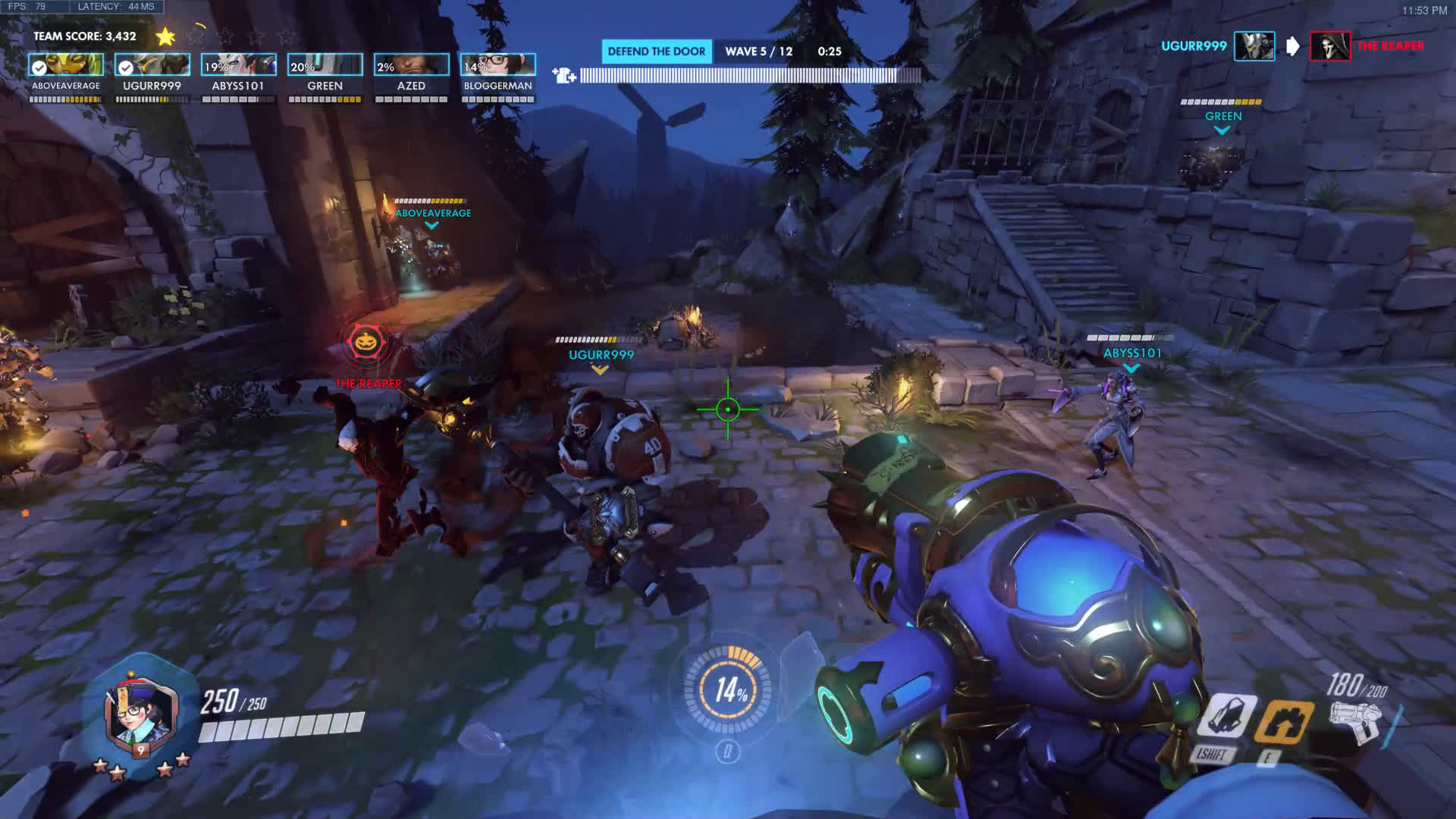Select AZED's hero portrait

click(412, 65)
